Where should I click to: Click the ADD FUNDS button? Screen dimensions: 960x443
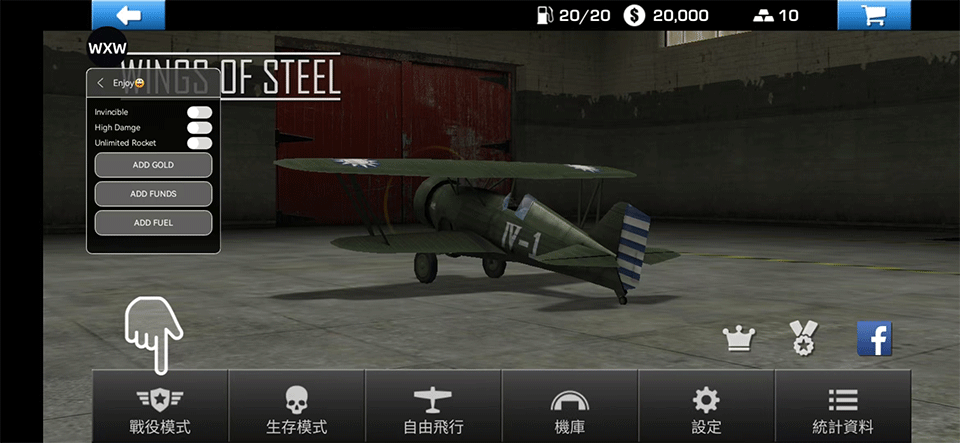[x=153, y=193]
